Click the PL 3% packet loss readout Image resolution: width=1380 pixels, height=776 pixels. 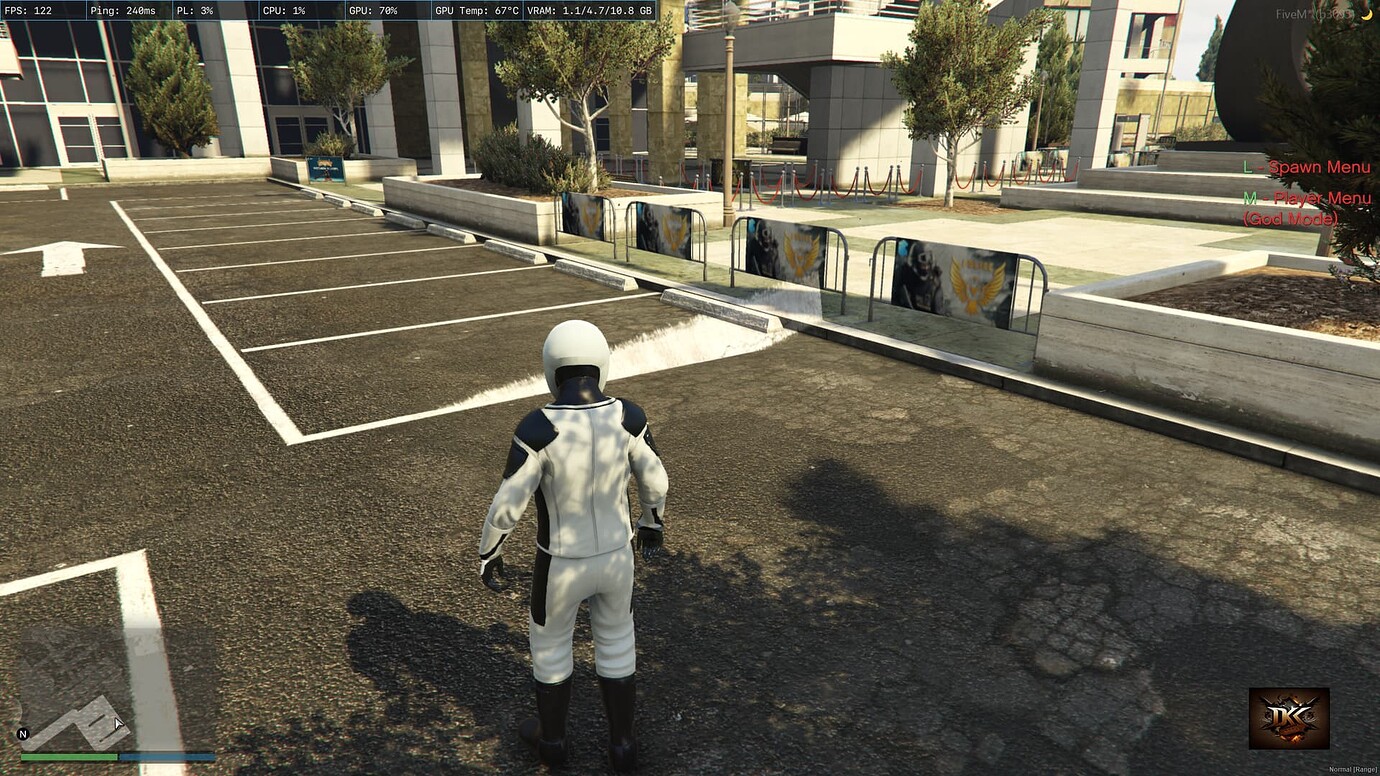coord(196,13)
